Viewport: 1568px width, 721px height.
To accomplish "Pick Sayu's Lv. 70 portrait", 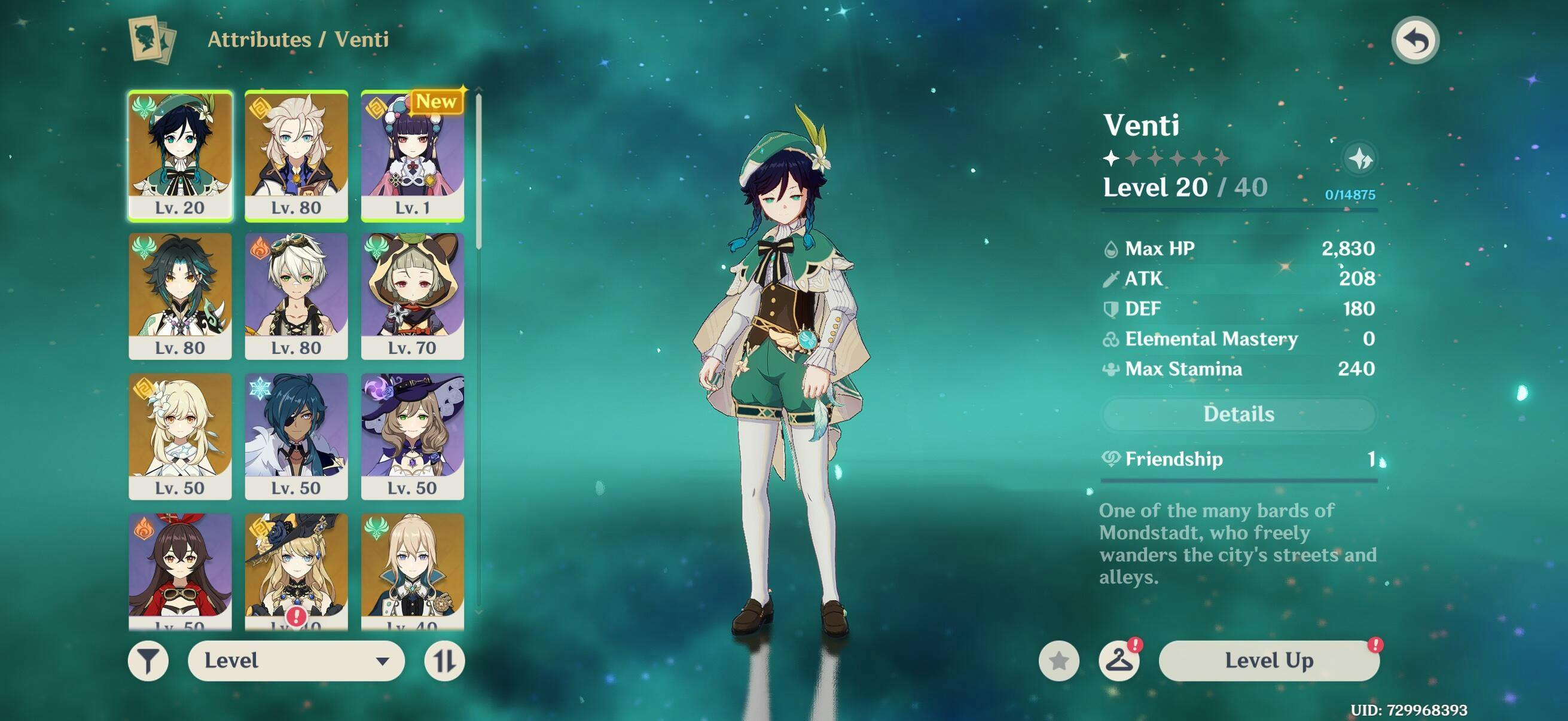I will tap(412, 296).
